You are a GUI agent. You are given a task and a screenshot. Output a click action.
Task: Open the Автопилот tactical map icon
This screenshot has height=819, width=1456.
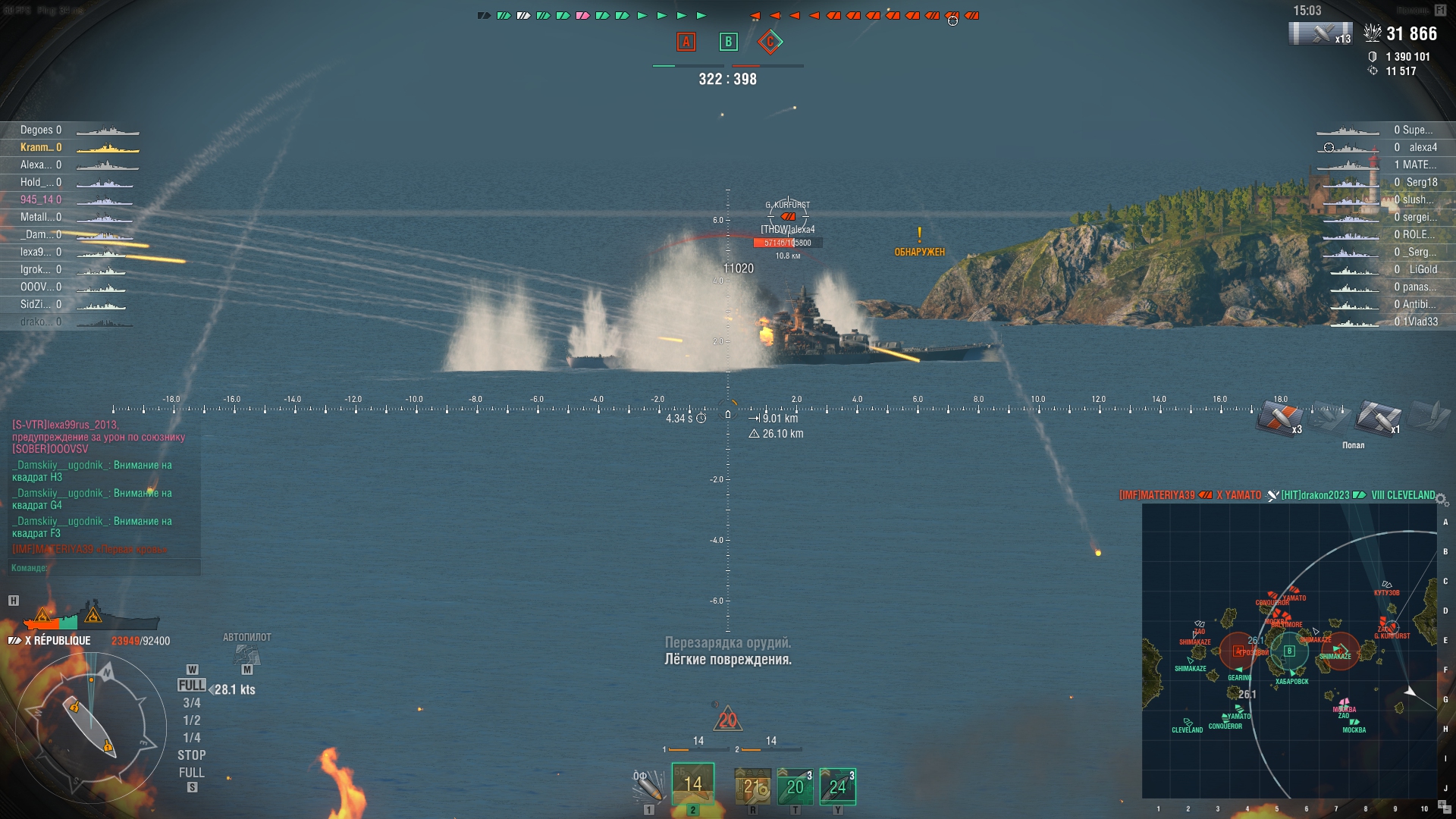click(x=246, y=653)
